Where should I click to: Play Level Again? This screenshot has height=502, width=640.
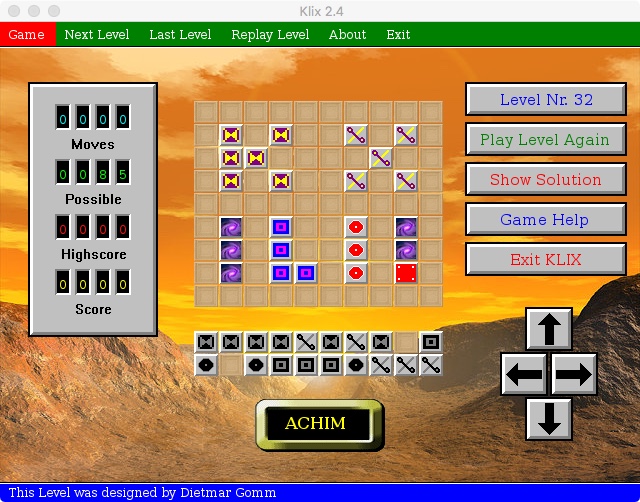pyautogui.click(x=546, y=140)
